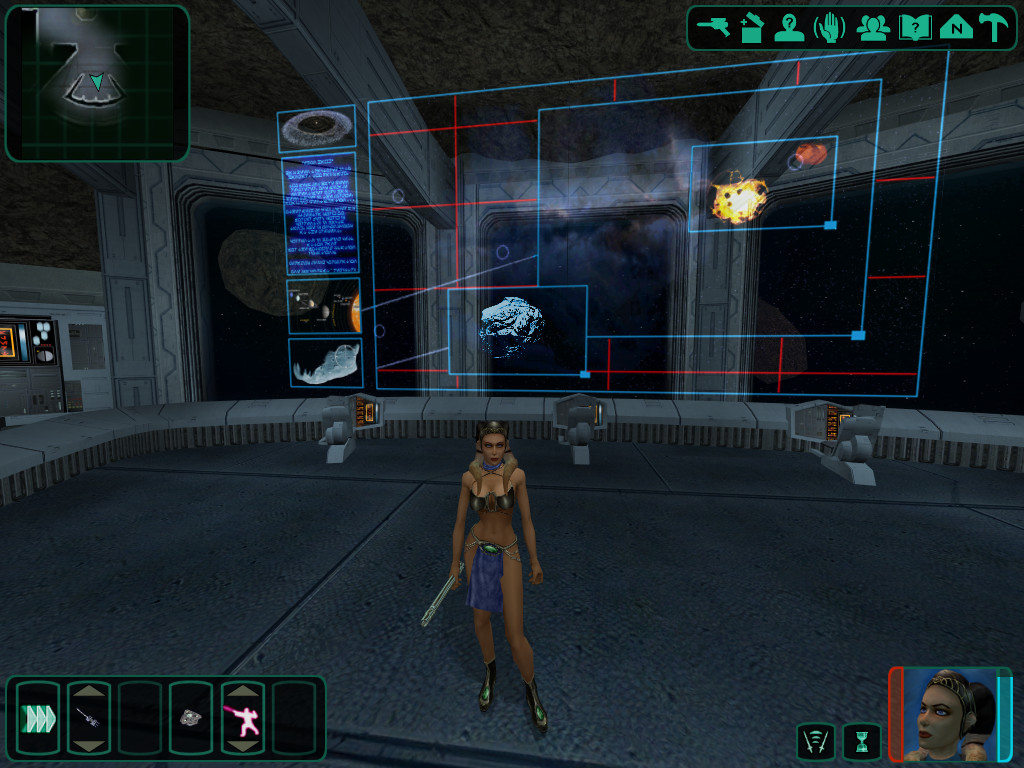Image resolution: width=1024 pixels, height=768 pixels.
Task: Click the crossed swords weapon swap button
Action: [x=816, y=742]
